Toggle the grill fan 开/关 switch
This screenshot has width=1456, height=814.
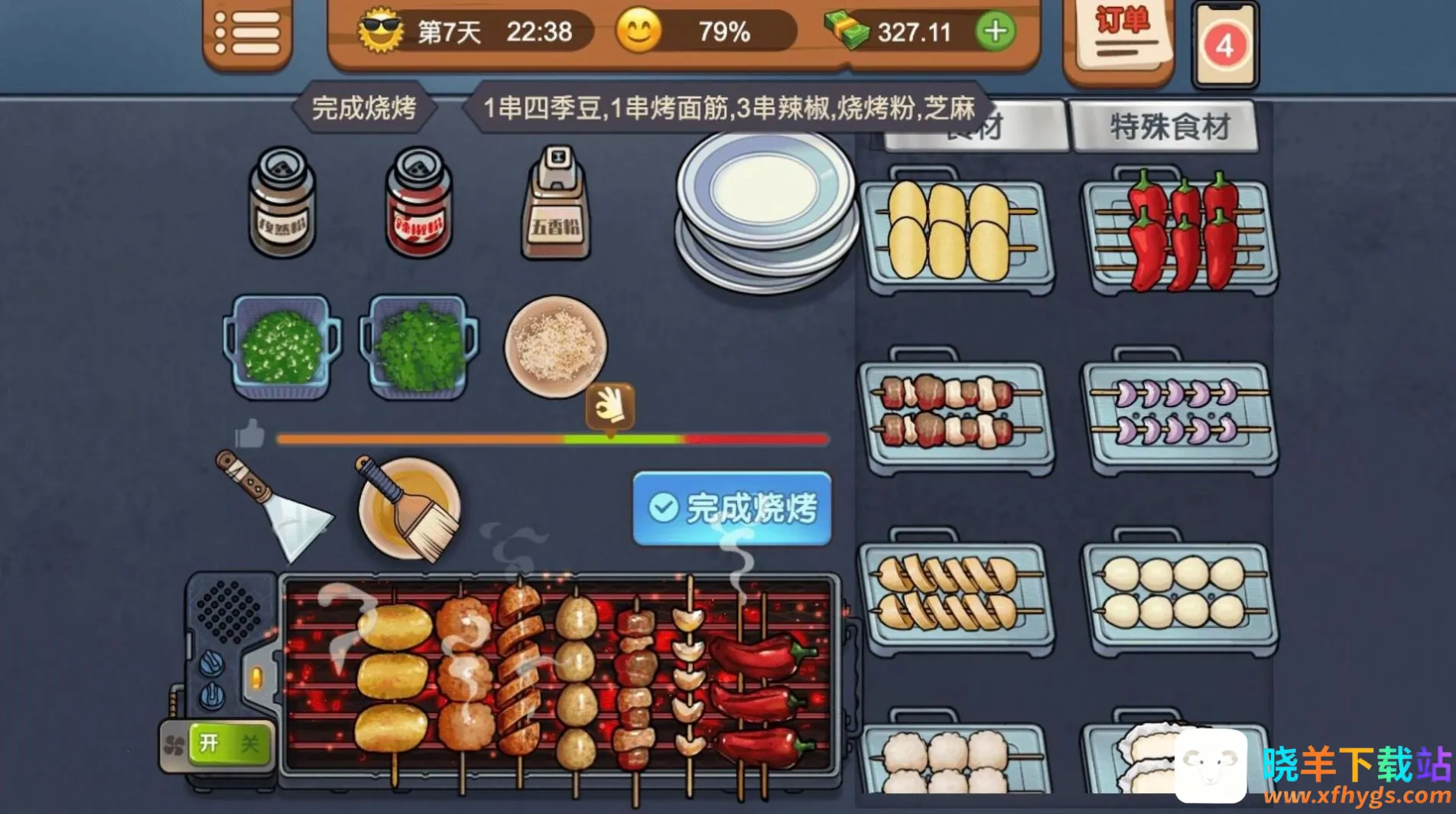pyautogui.click(x=226, y=744)
